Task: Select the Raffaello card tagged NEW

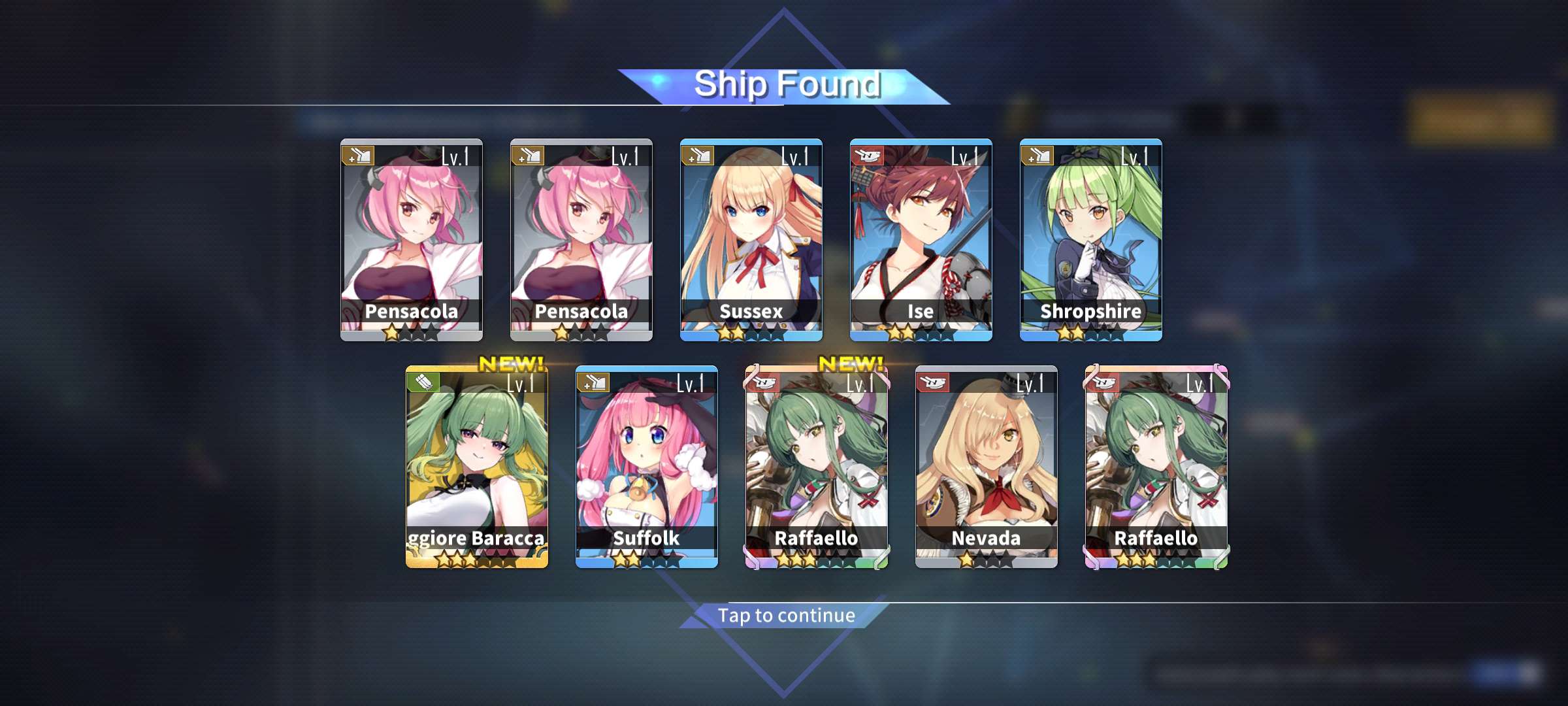Action: tap(816, 466)
